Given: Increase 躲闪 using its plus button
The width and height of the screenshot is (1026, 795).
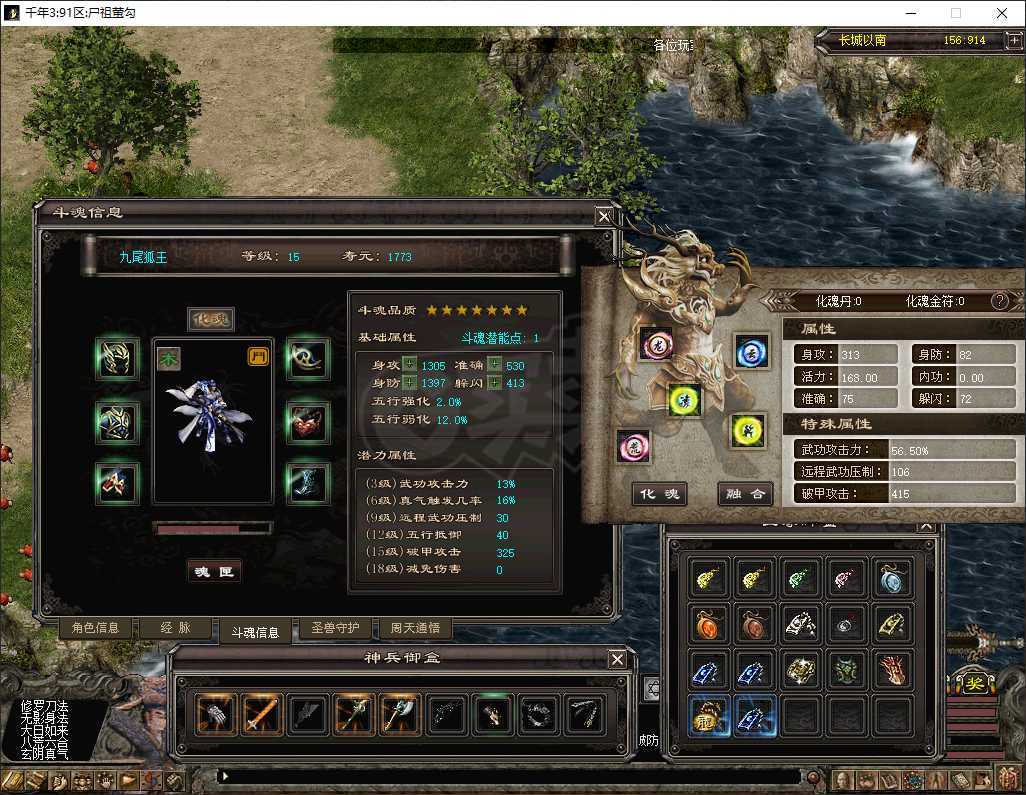Looking at the screenshot, I should 493,383.
